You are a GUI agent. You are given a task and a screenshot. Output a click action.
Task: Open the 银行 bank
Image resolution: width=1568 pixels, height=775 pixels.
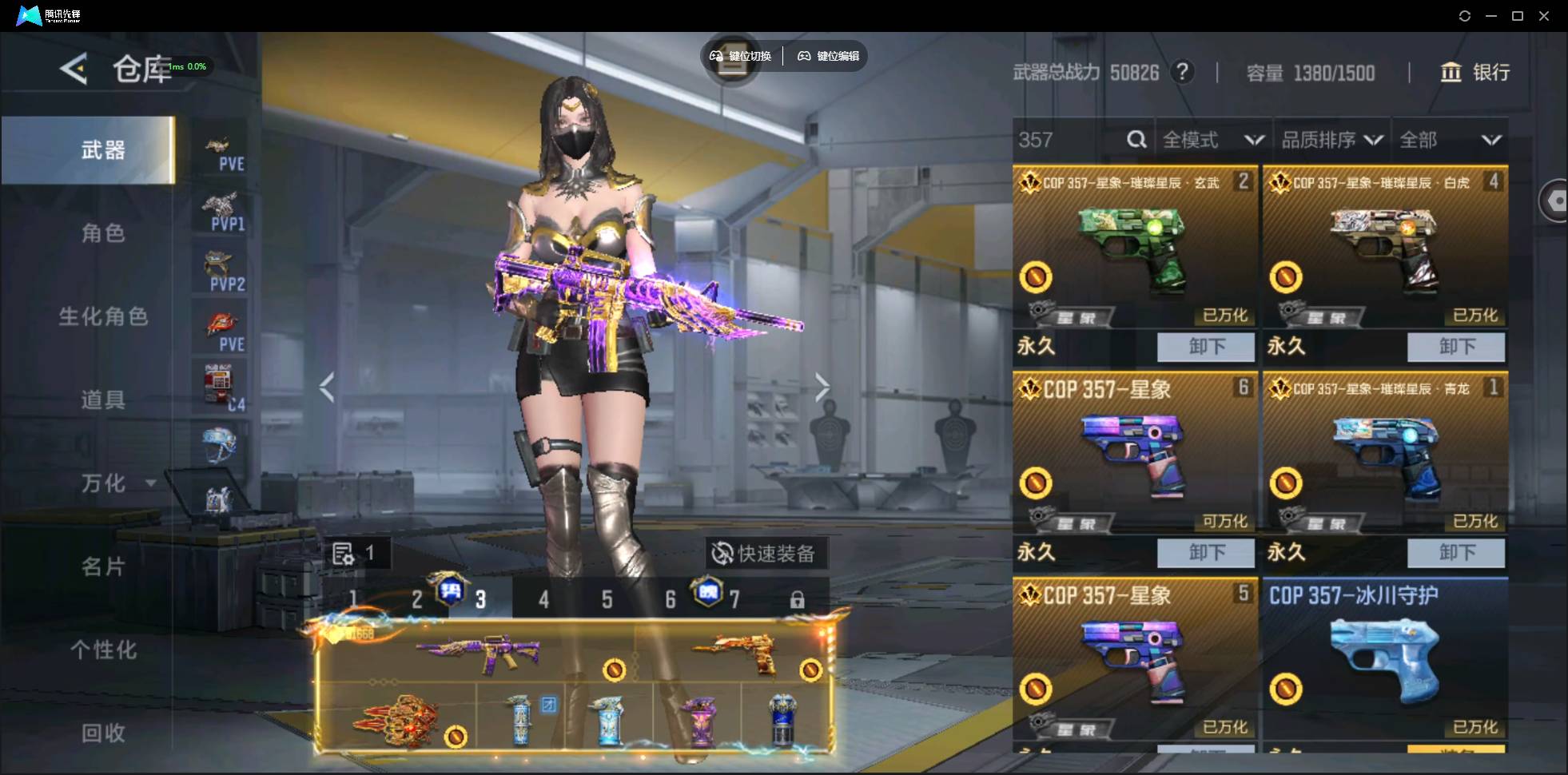click(1474, 73)
